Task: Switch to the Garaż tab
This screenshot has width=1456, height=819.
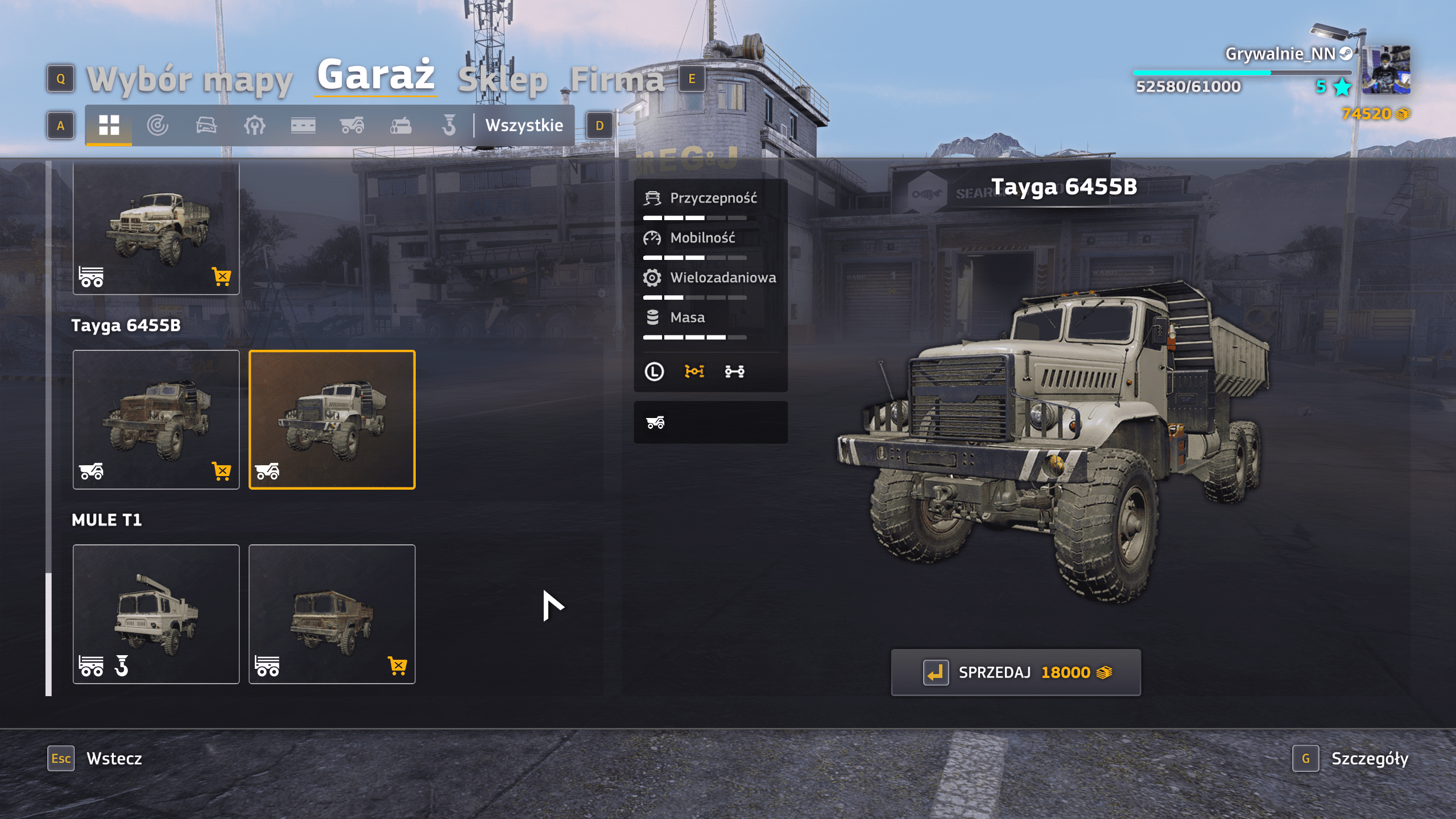Action: [375, 75]
